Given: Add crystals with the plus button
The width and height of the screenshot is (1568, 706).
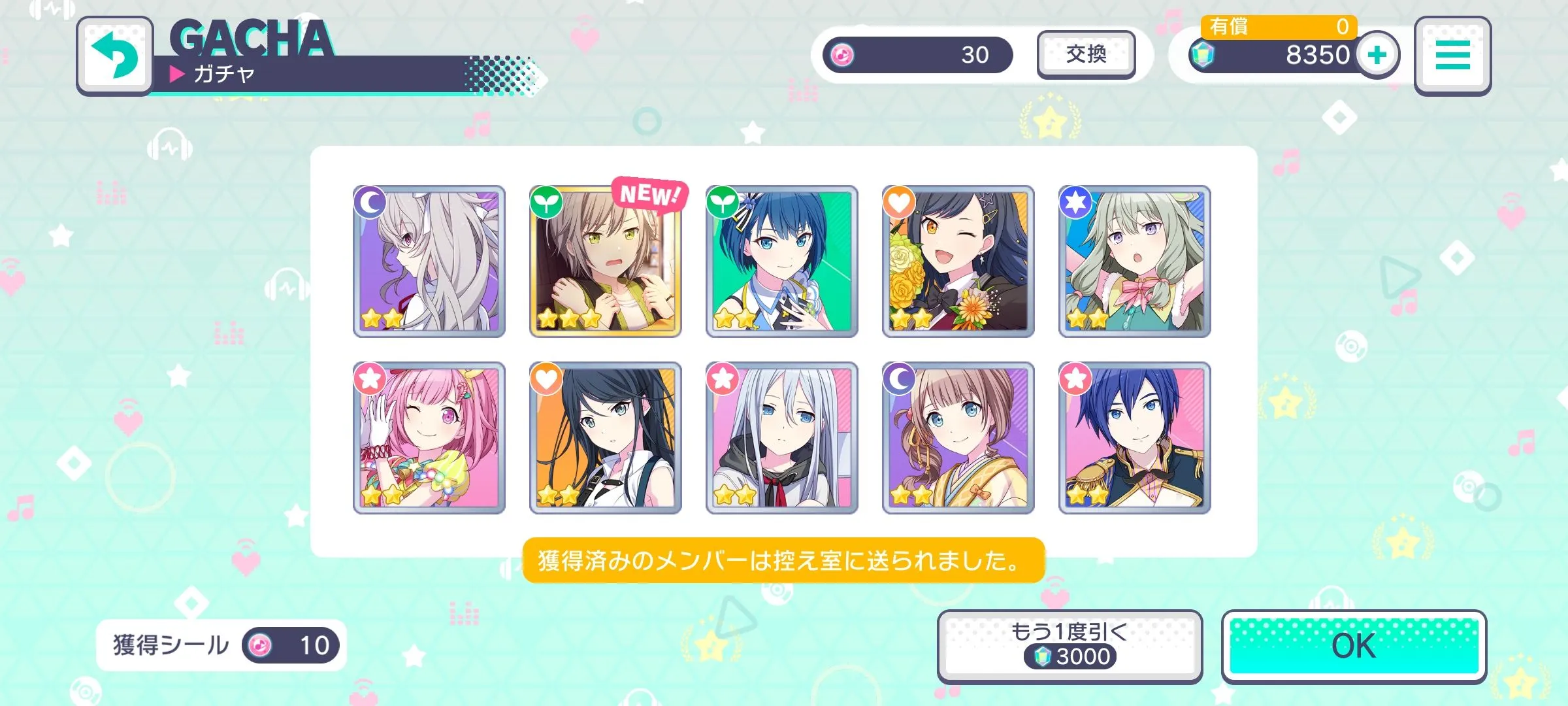Looking at the screenshot, I should 1377,55.
